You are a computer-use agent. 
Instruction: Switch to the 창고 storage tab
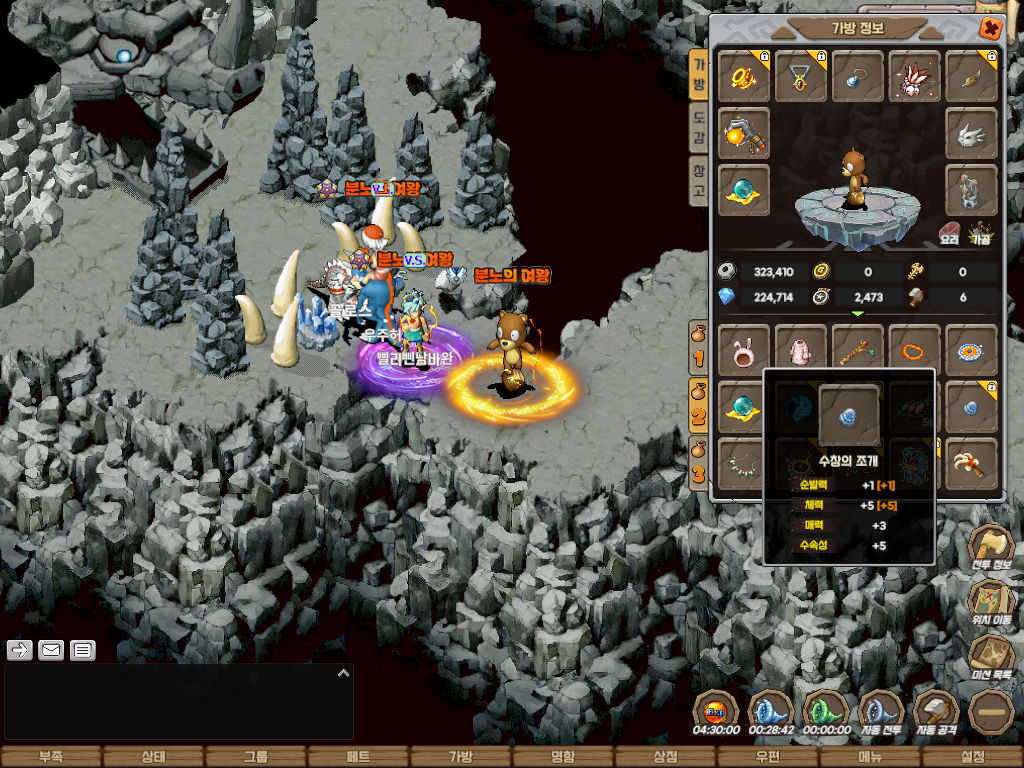tap(699, 181)
